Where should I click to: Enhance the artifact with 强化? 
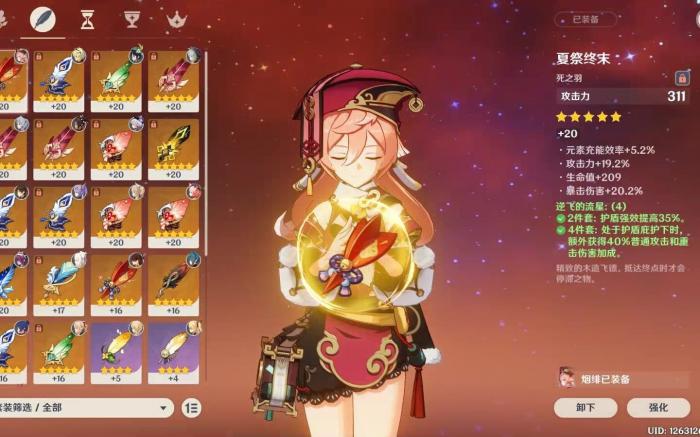(657, 407)
